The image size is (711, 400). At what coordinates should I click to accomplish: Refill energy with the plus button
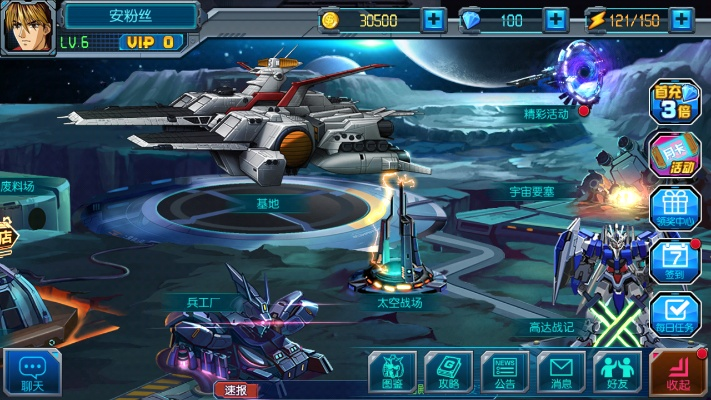tap(683, 19)
